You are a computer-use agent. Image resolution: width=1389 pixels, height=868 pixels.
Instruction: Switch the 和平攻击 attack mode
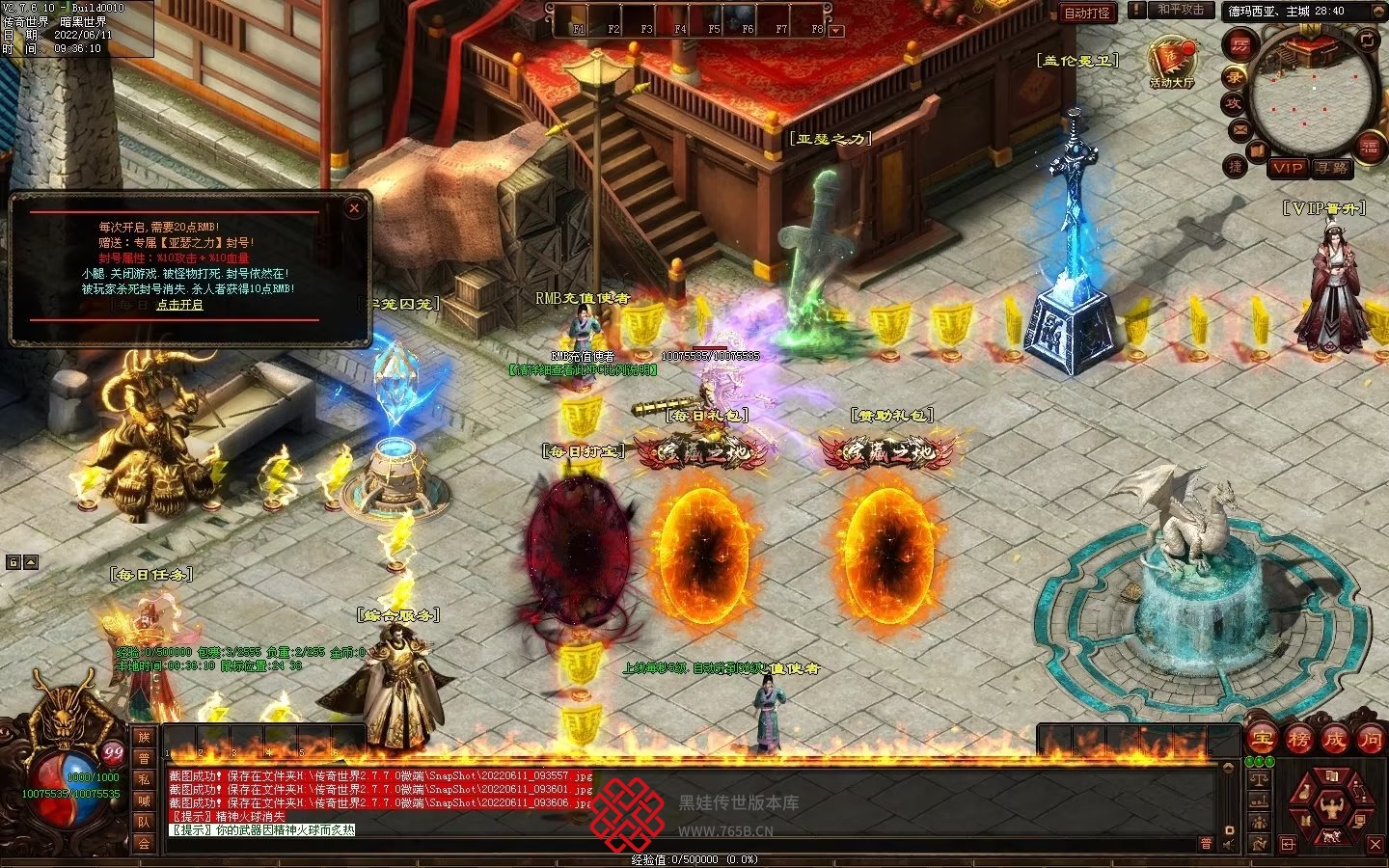pos(1181,11)
